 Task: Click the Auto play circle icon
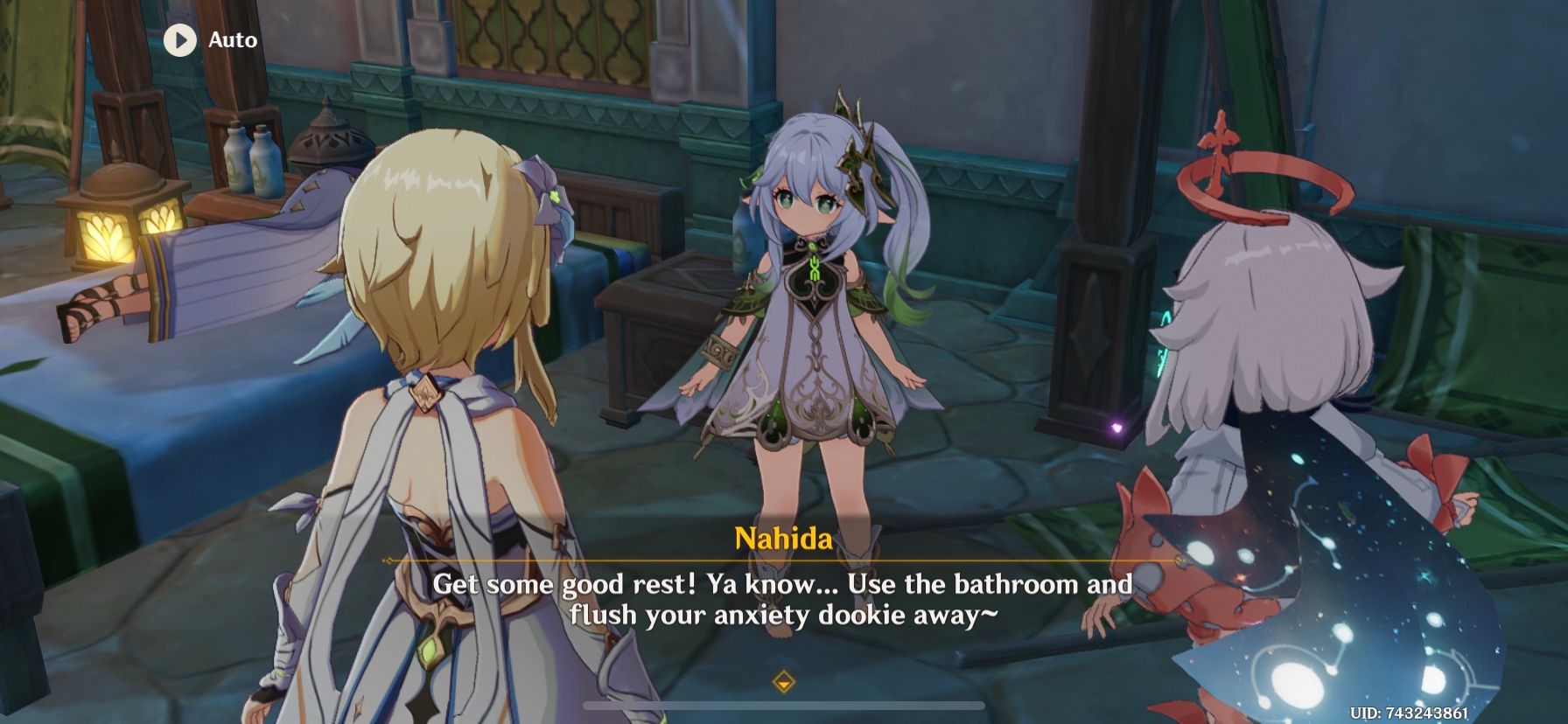[x=181, y=39]
